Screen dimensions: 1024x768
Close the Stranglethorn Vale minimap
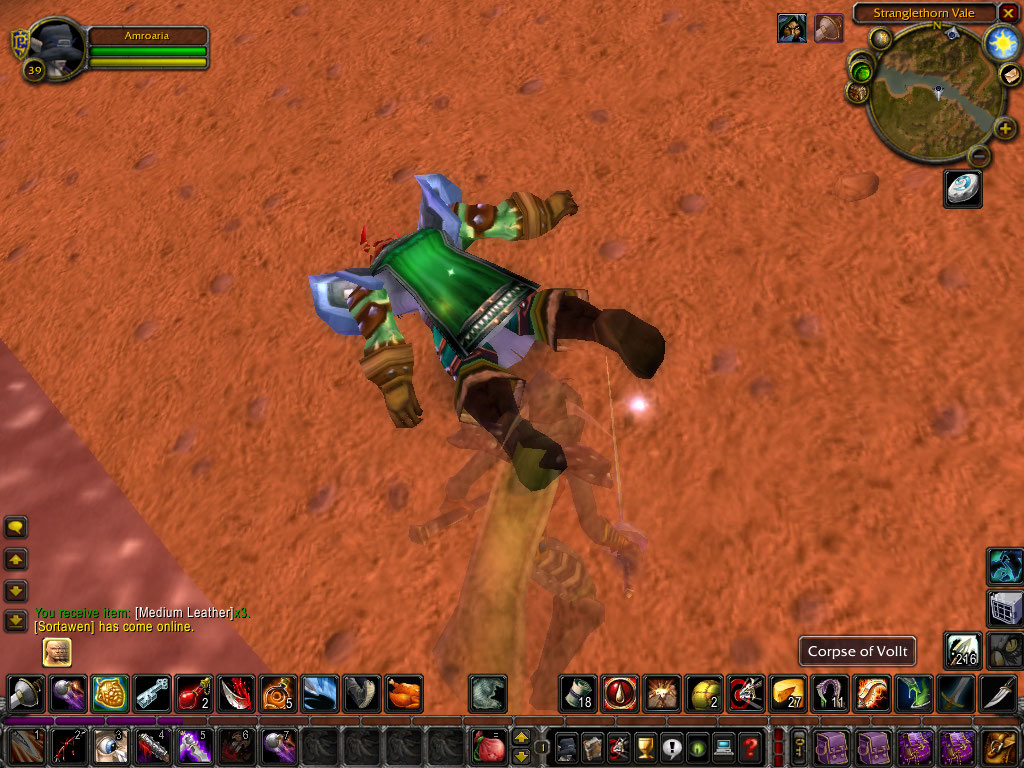pyautogui.click(x=1010, y=14)
